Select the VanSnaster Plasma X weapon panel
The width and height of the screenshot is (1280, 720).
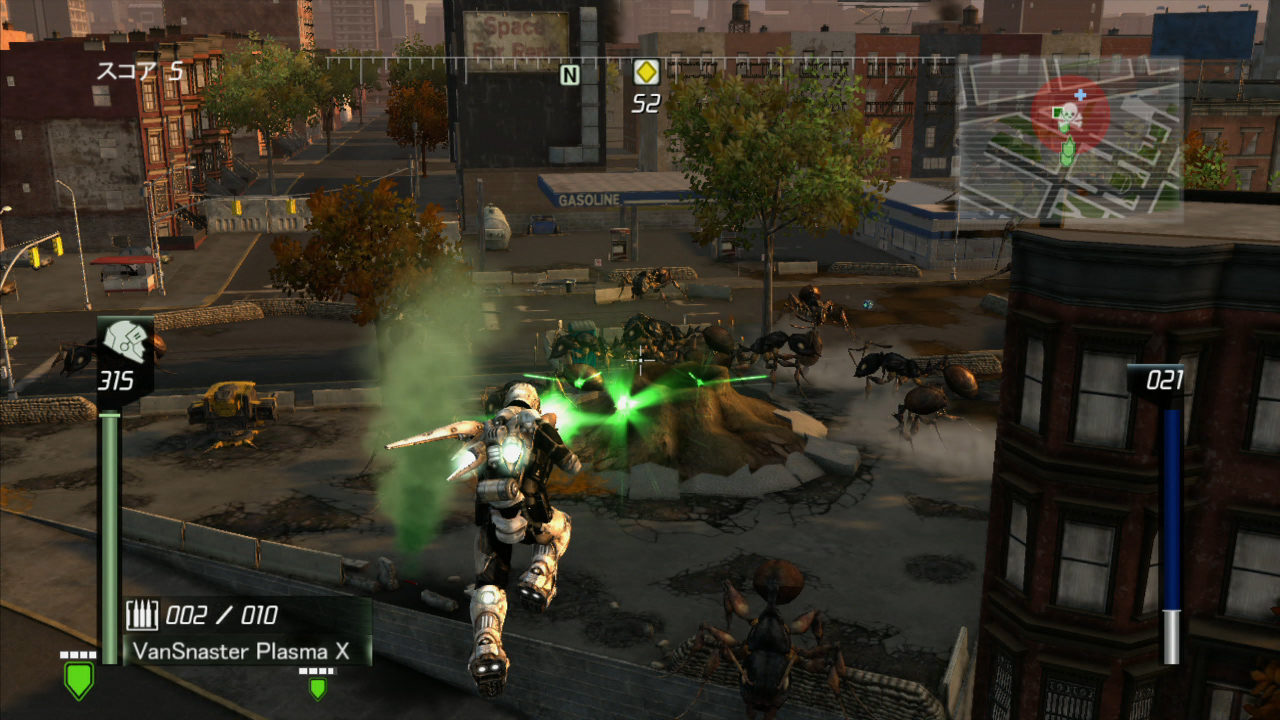tap(243, 650)
